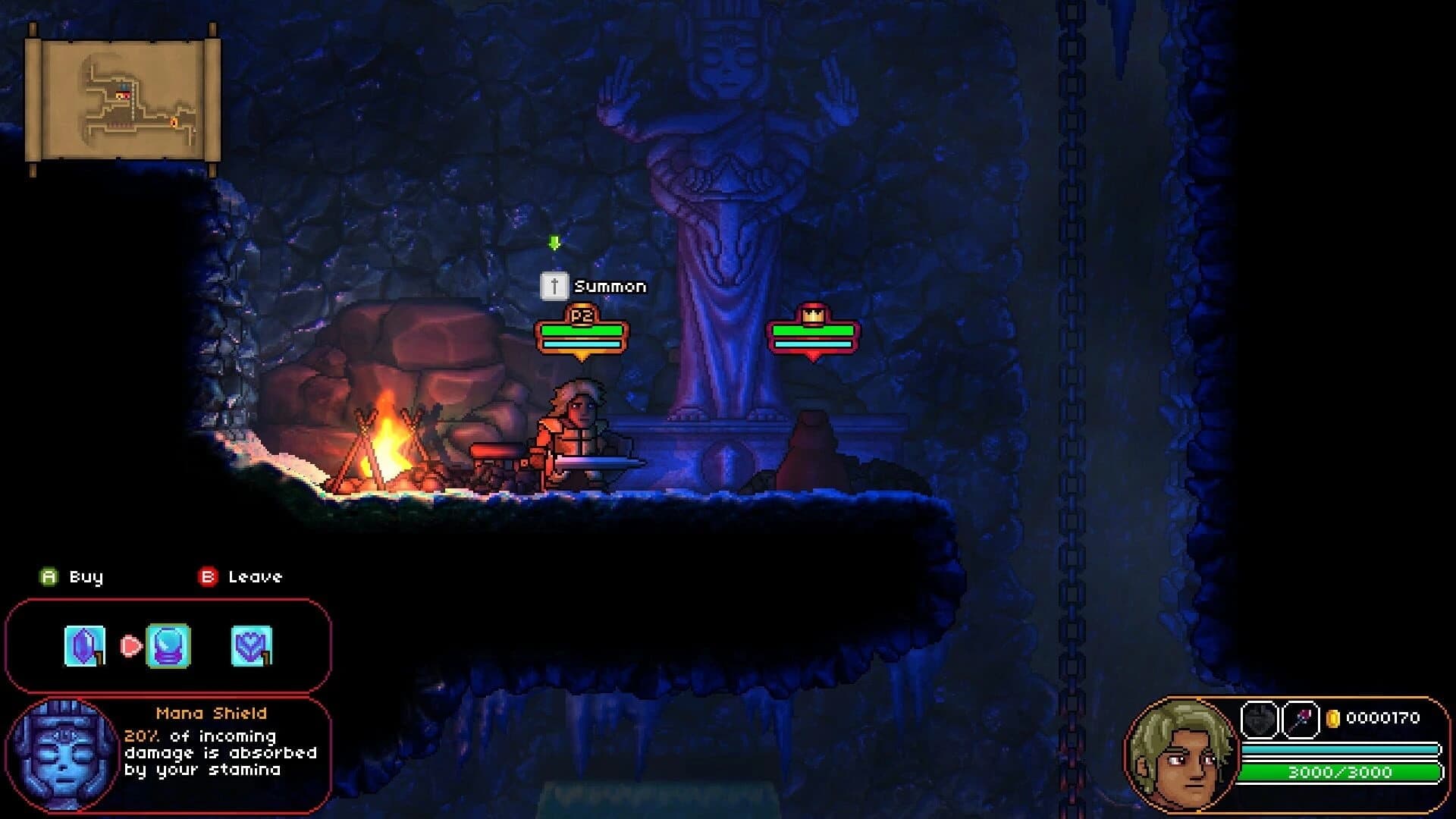Click the up-arrow key icon in Summon prompt
This screenshot has width=1456, height=819.
pos(554,286)
